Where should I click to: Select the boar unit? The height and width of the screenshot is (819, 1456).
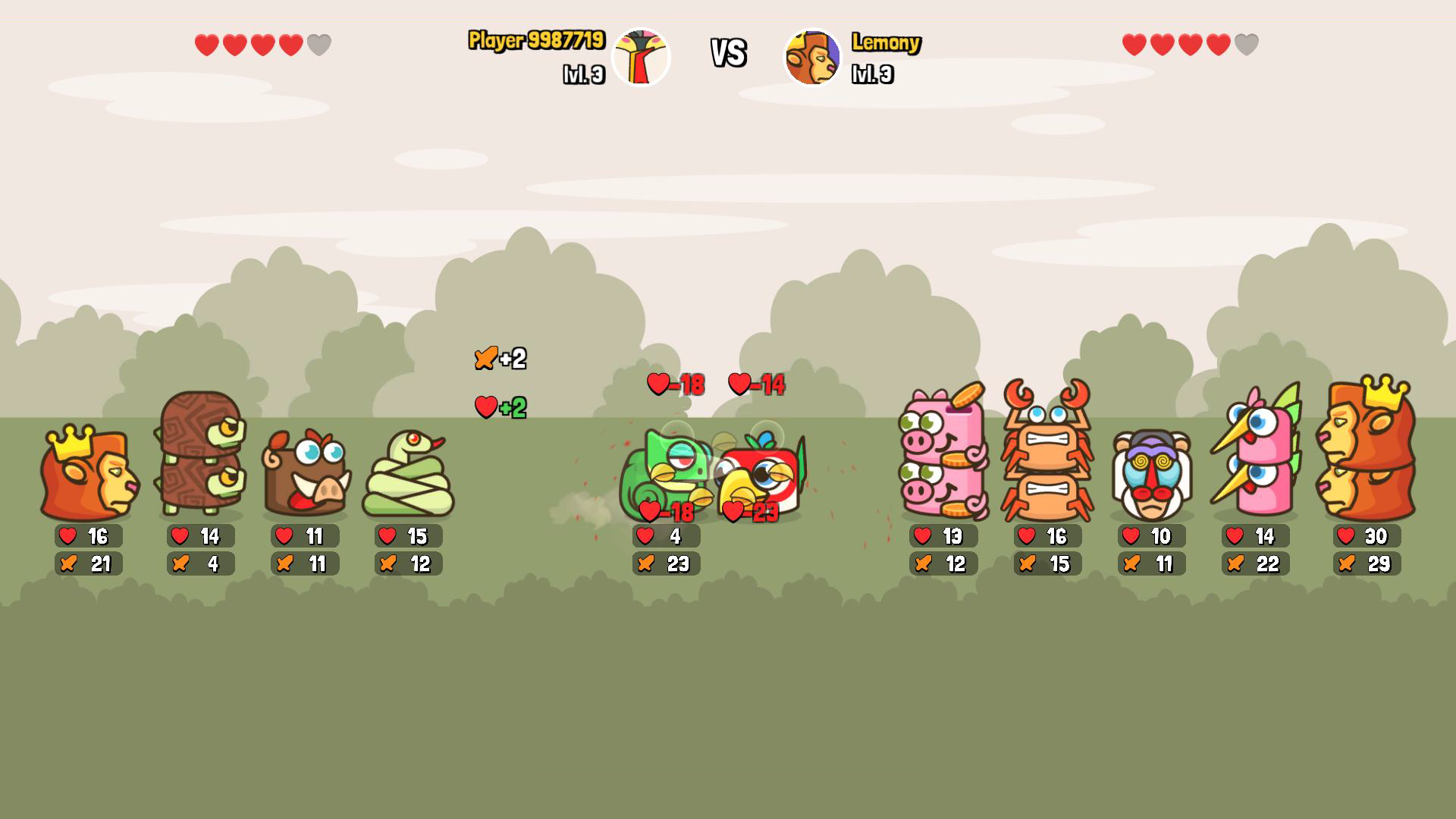coord(303,474)
